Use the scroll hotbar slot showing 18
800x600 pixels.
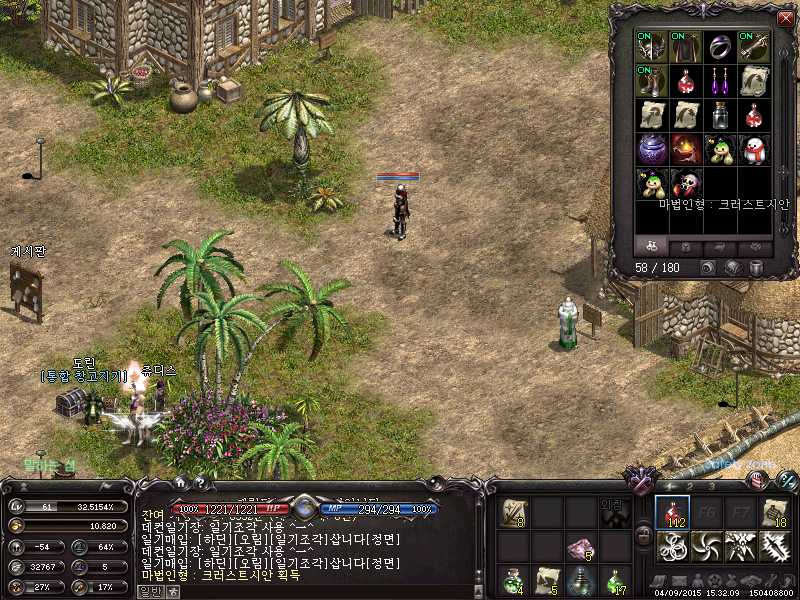tap(775, 513)
